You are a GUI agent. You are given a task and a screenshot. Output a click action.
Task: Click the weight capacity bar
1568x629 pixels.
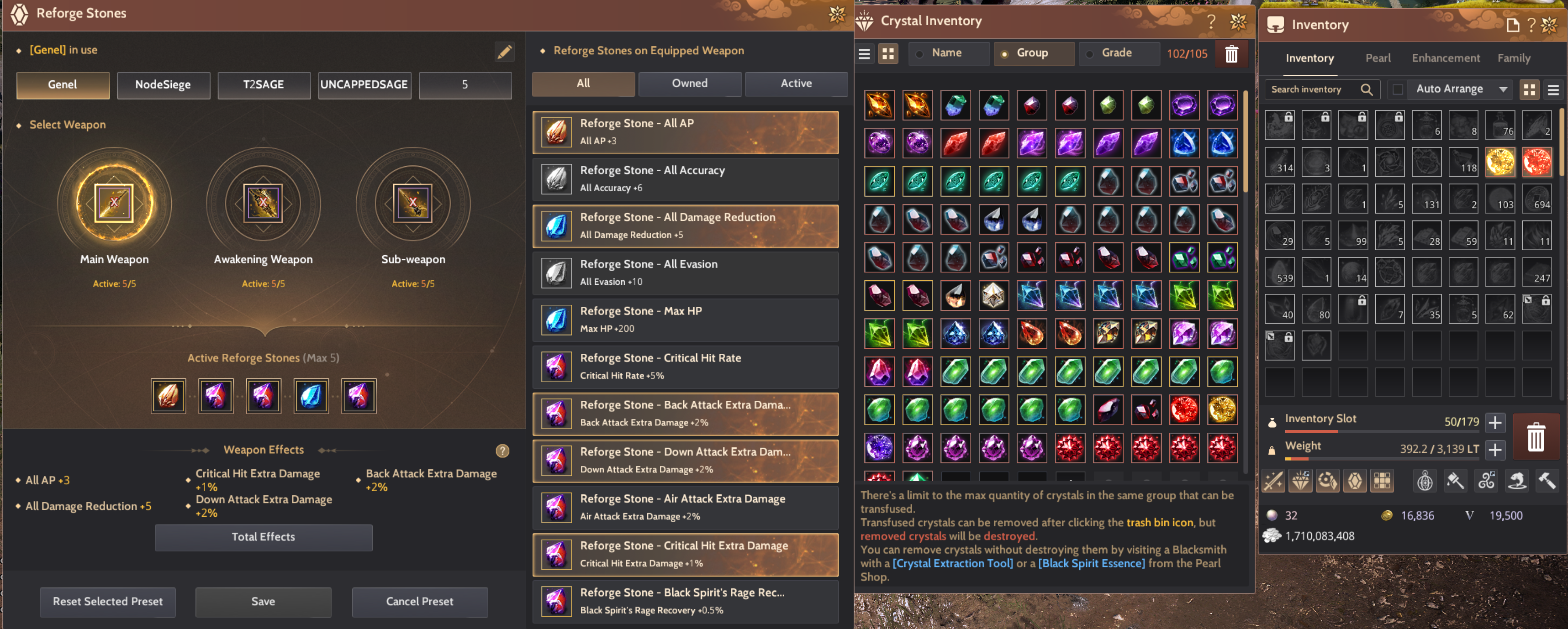click(x=1370, y=459)
